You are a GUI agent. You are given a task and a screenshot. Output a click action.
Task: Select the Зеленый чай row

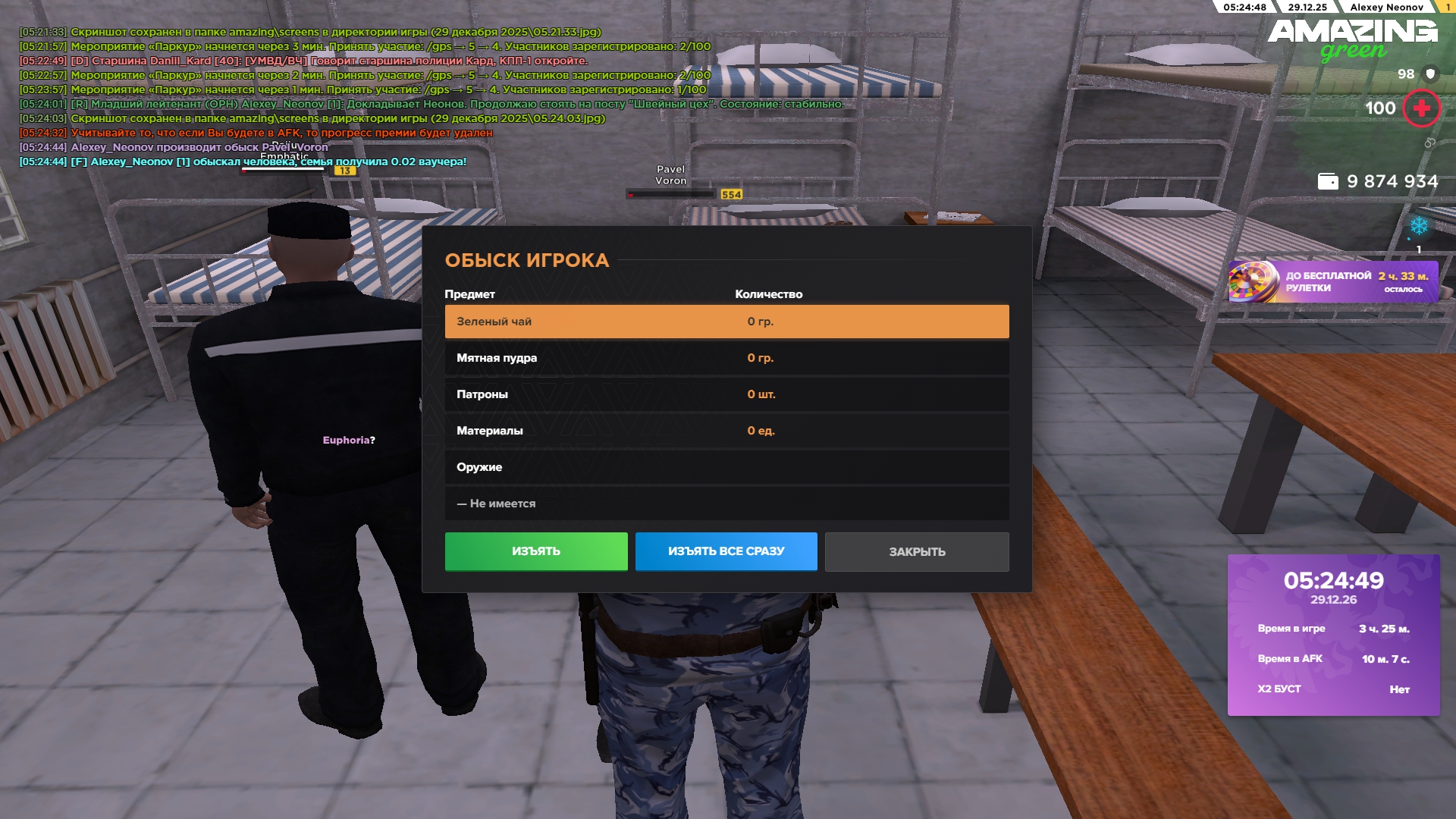726,322
